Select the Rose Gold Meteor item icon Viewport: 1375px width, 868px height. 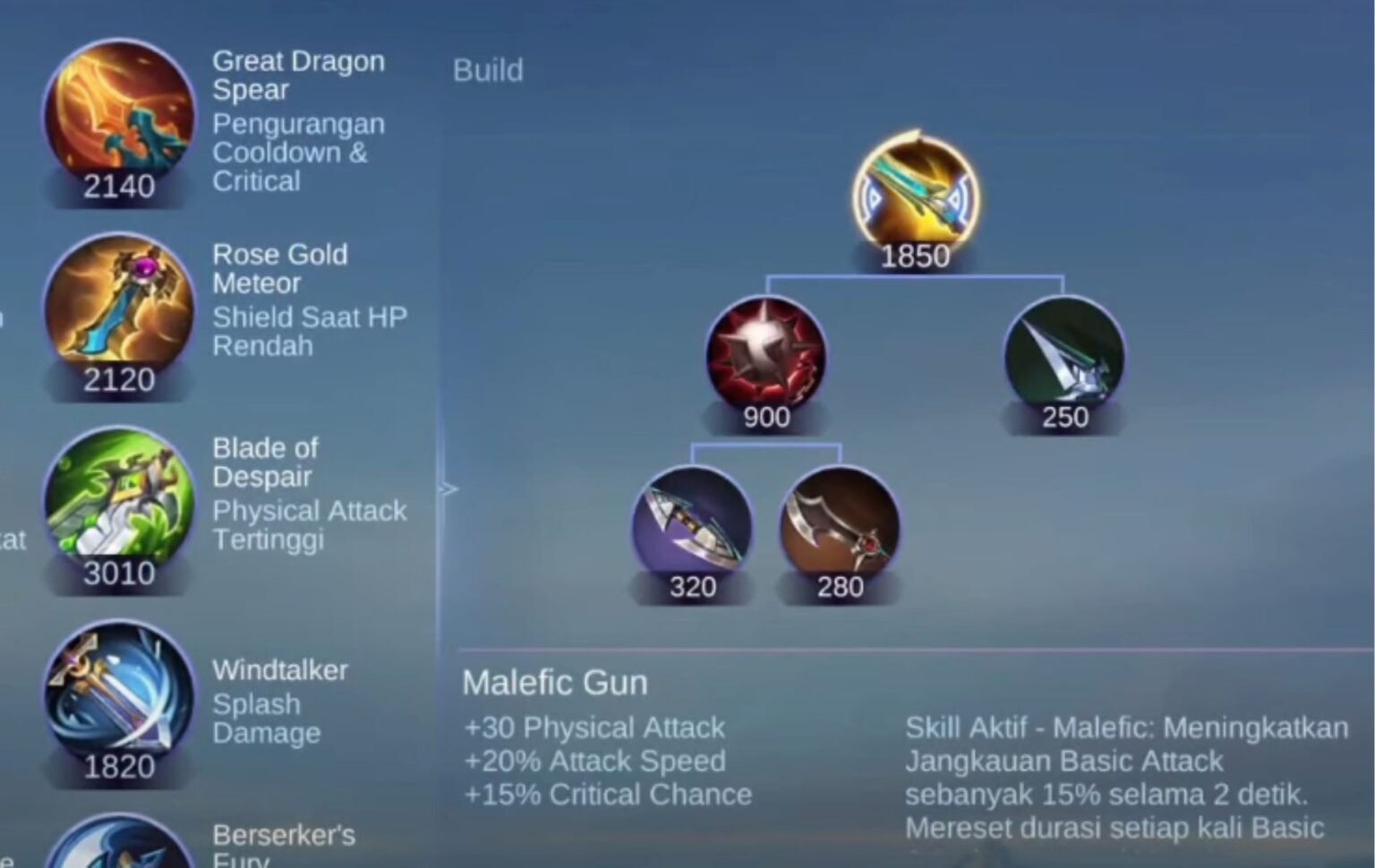pyautogui.click(x=116, y=309)
